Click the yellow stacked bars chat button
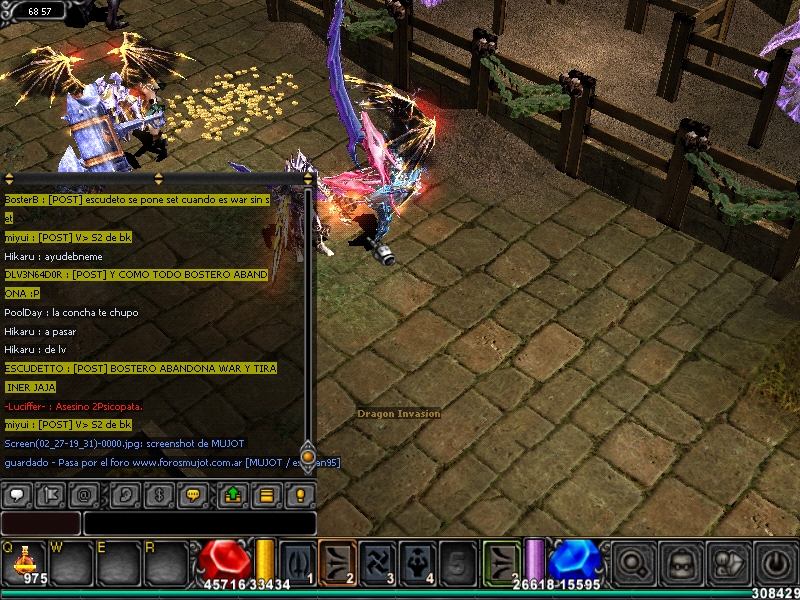Screen dimensions: 800x600 [266, 494]
